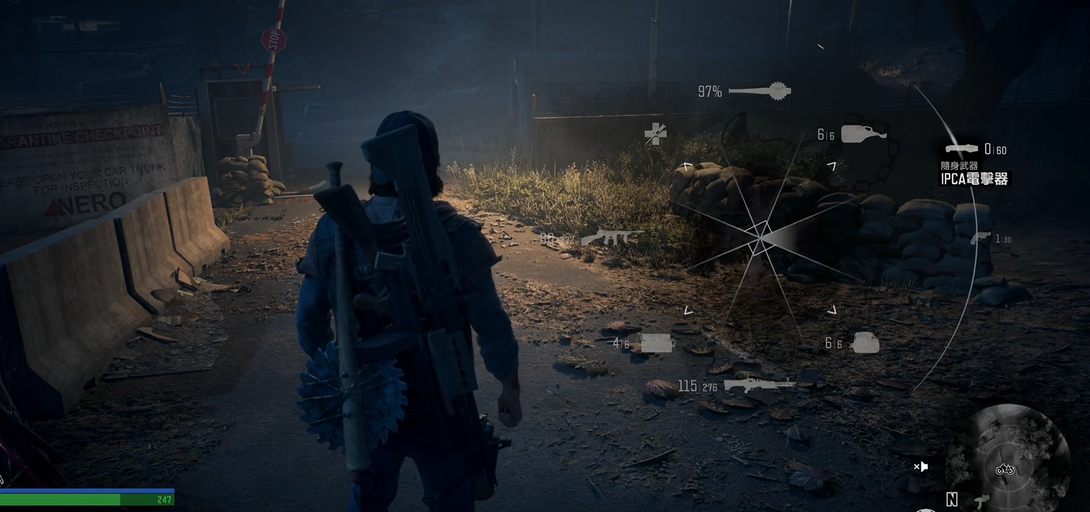Choose the medical cross healing slot

(x=655, y=133)
